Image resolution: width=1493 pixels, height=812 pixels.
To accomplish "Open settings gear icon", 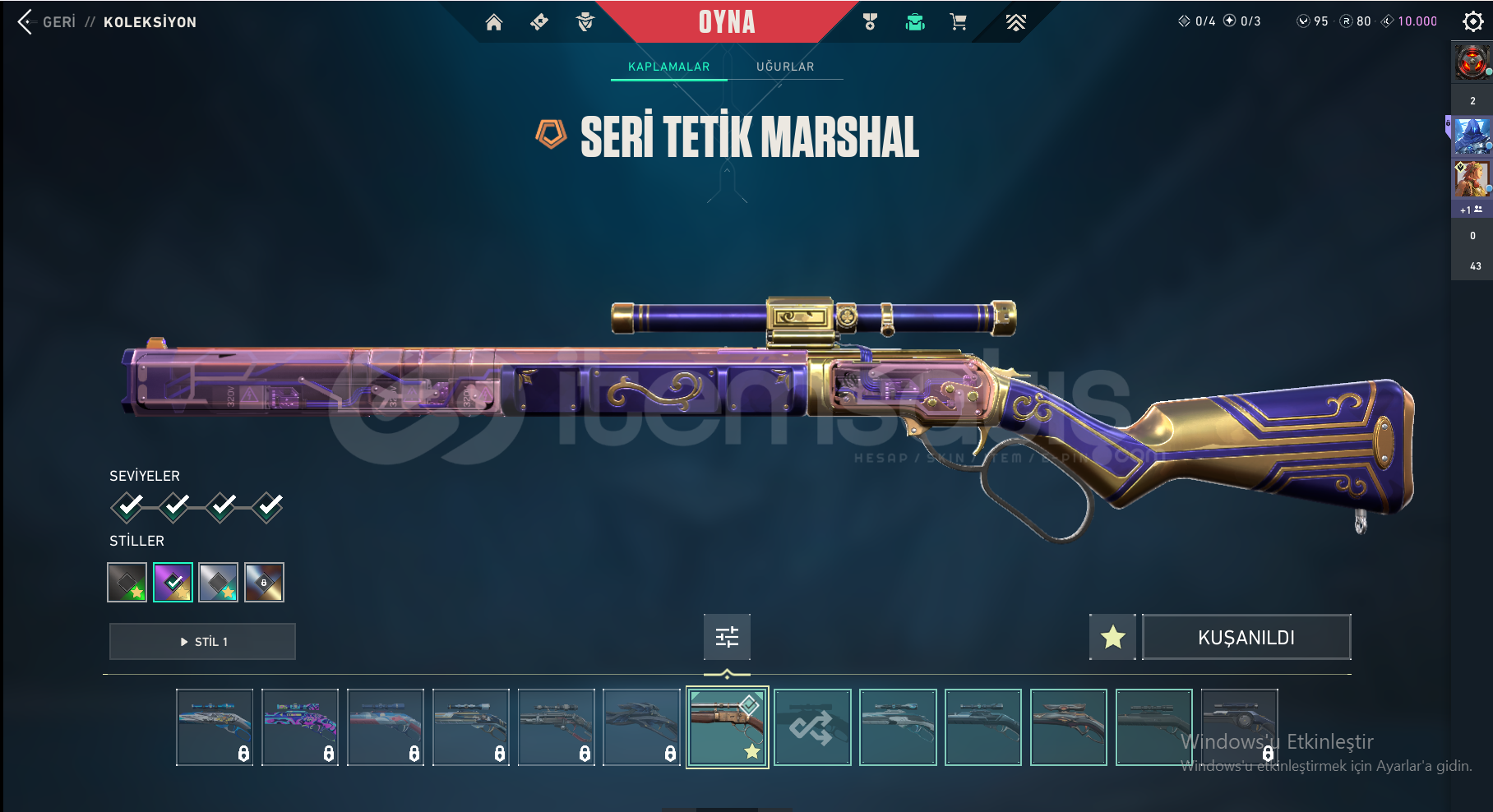I will pos(1472,21).
